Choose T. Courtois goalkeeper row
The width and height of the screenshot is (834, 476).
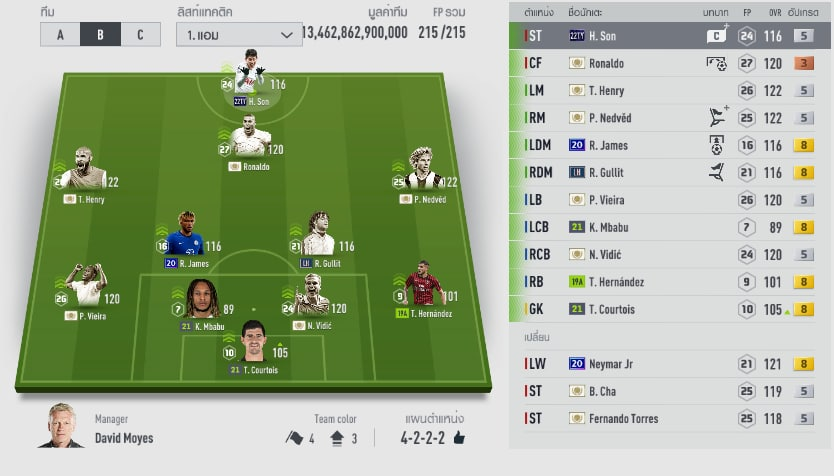pos(671,309)
